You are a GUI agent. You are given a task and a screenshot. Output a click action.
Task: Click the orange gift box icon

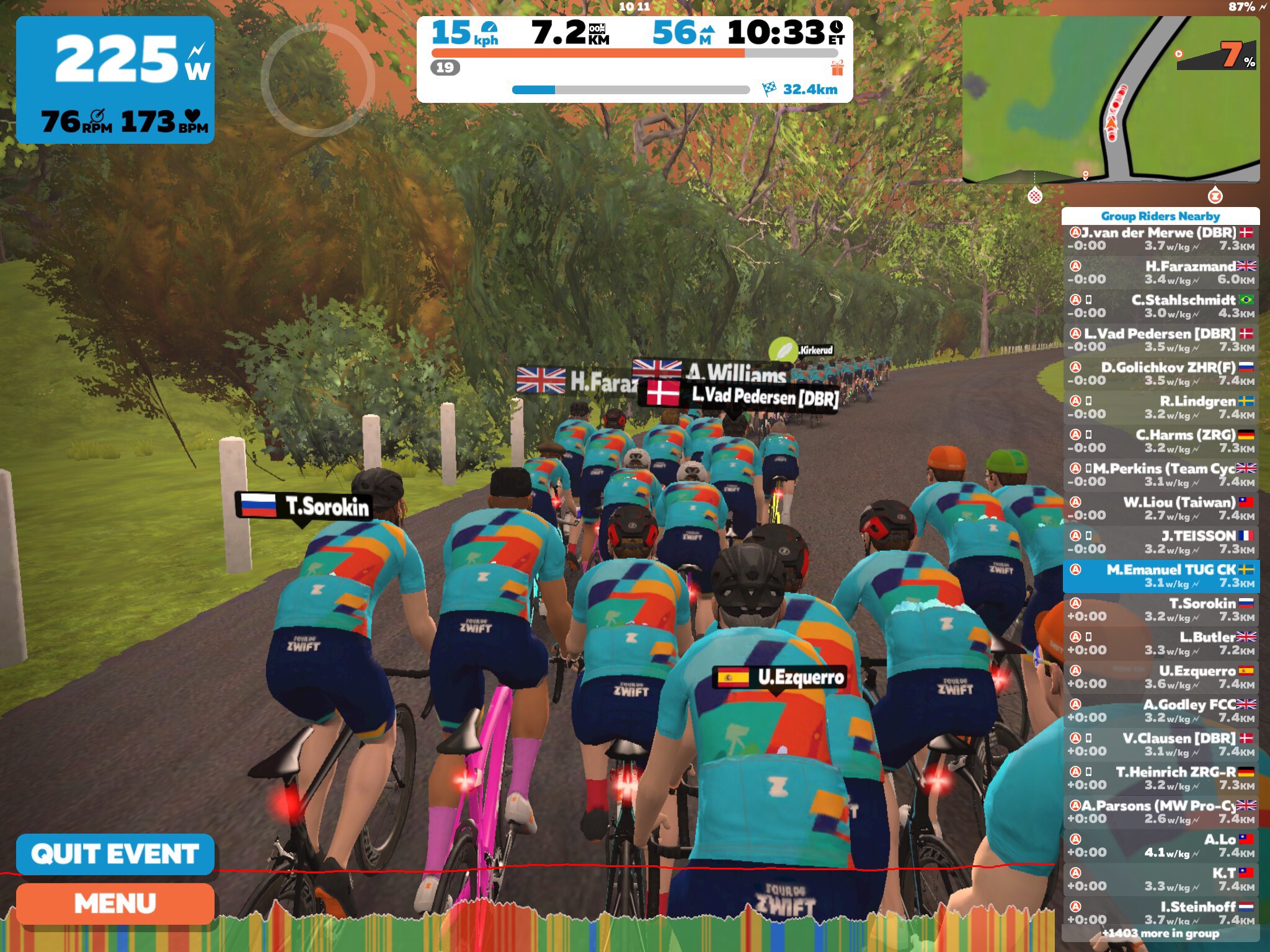[837, 68]
